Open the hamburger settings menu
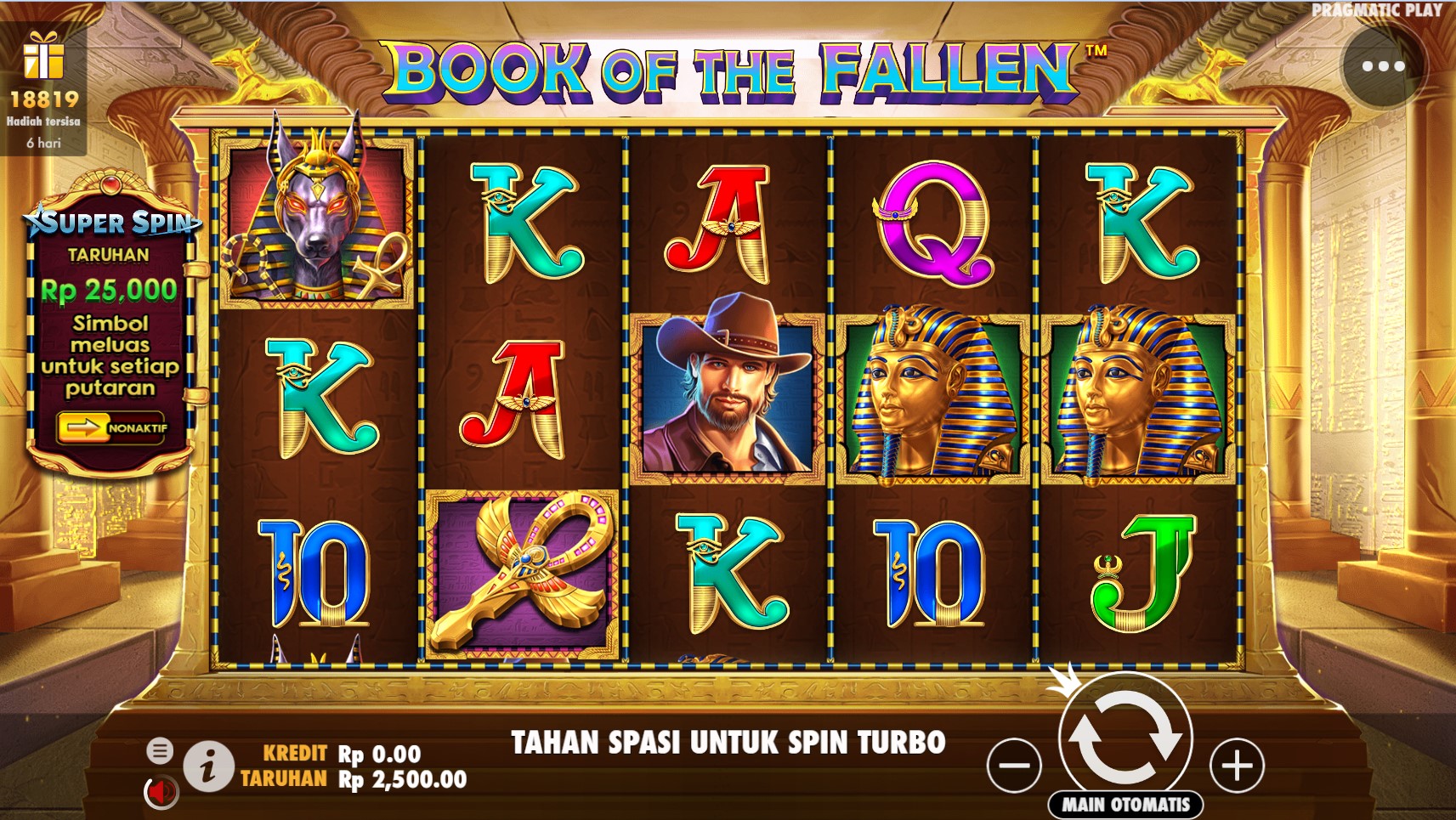 (159, 750)
